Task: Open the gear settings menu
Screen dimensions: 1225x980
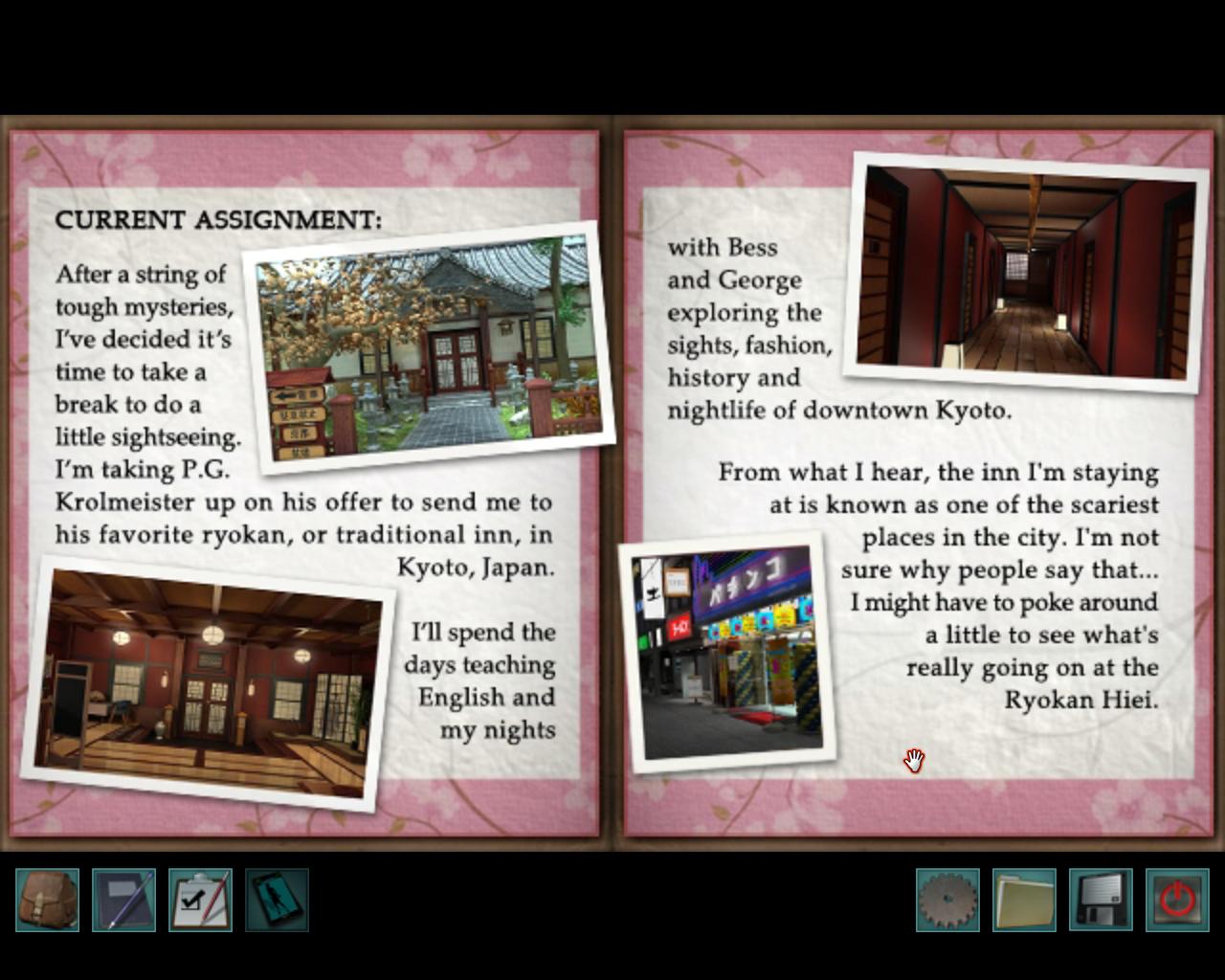Action: coord(947,900)
